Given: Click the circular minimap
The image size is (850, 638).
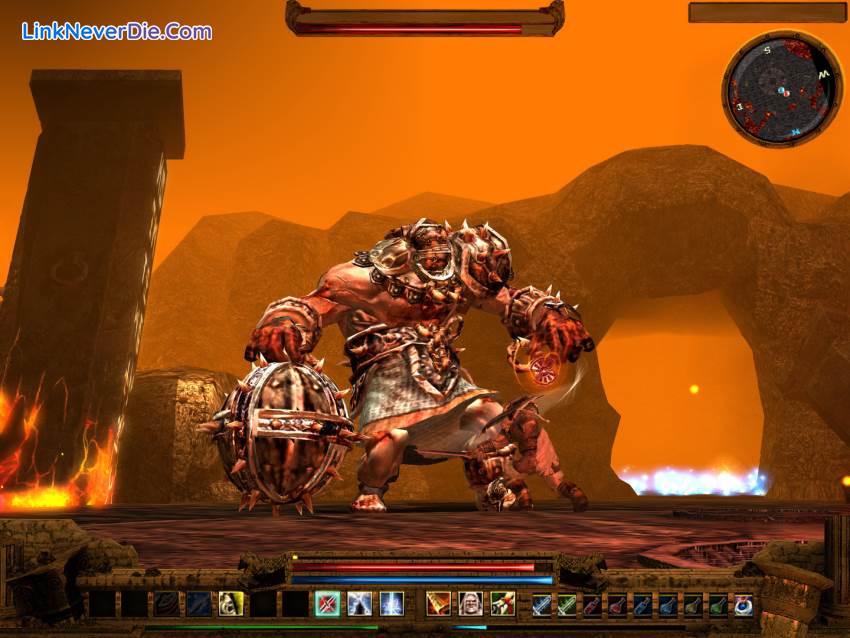Looking at the screenshot, I should [781, 90].
